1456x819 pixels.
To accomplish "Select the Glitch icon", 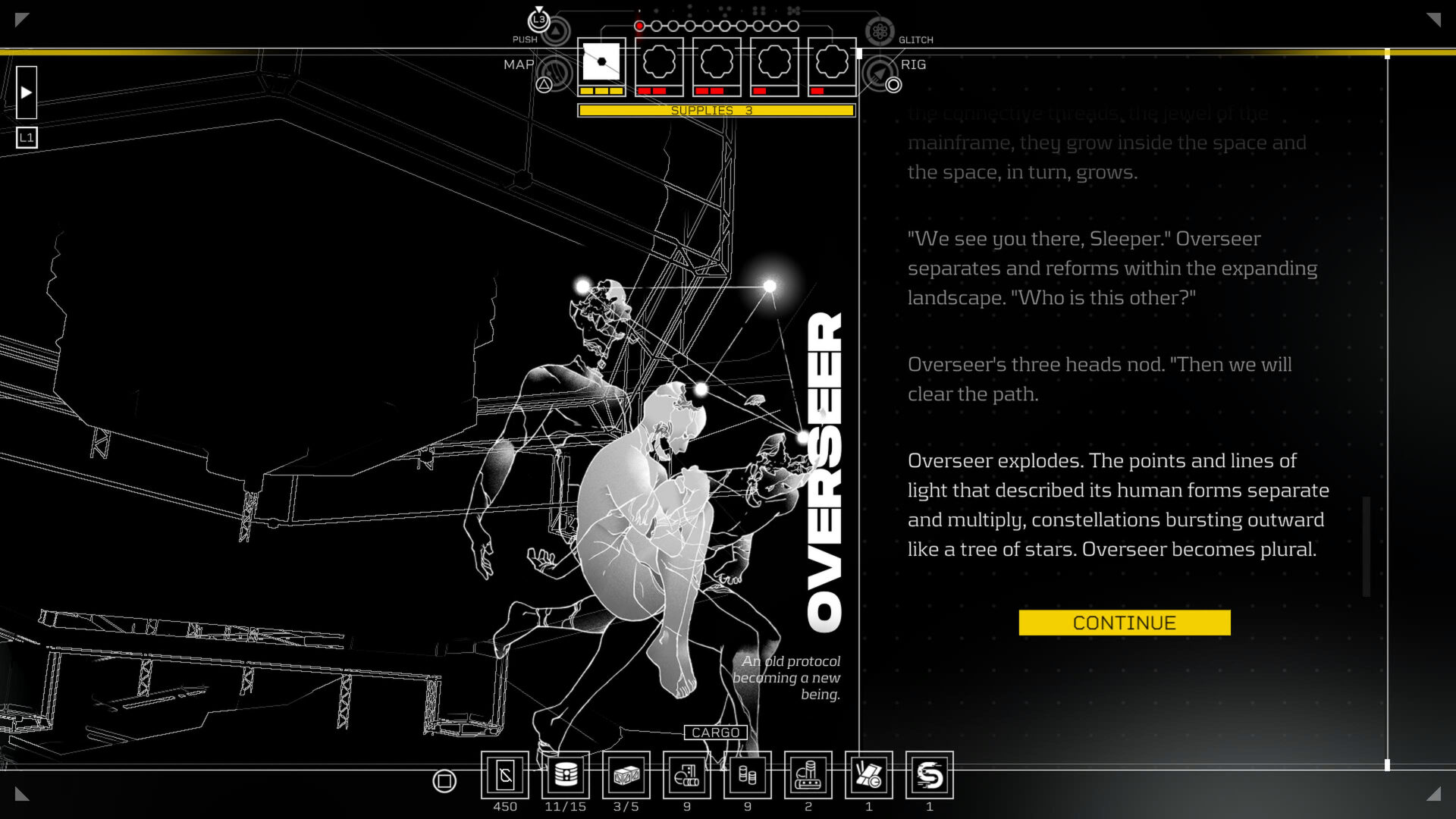I will click(880, 31).
